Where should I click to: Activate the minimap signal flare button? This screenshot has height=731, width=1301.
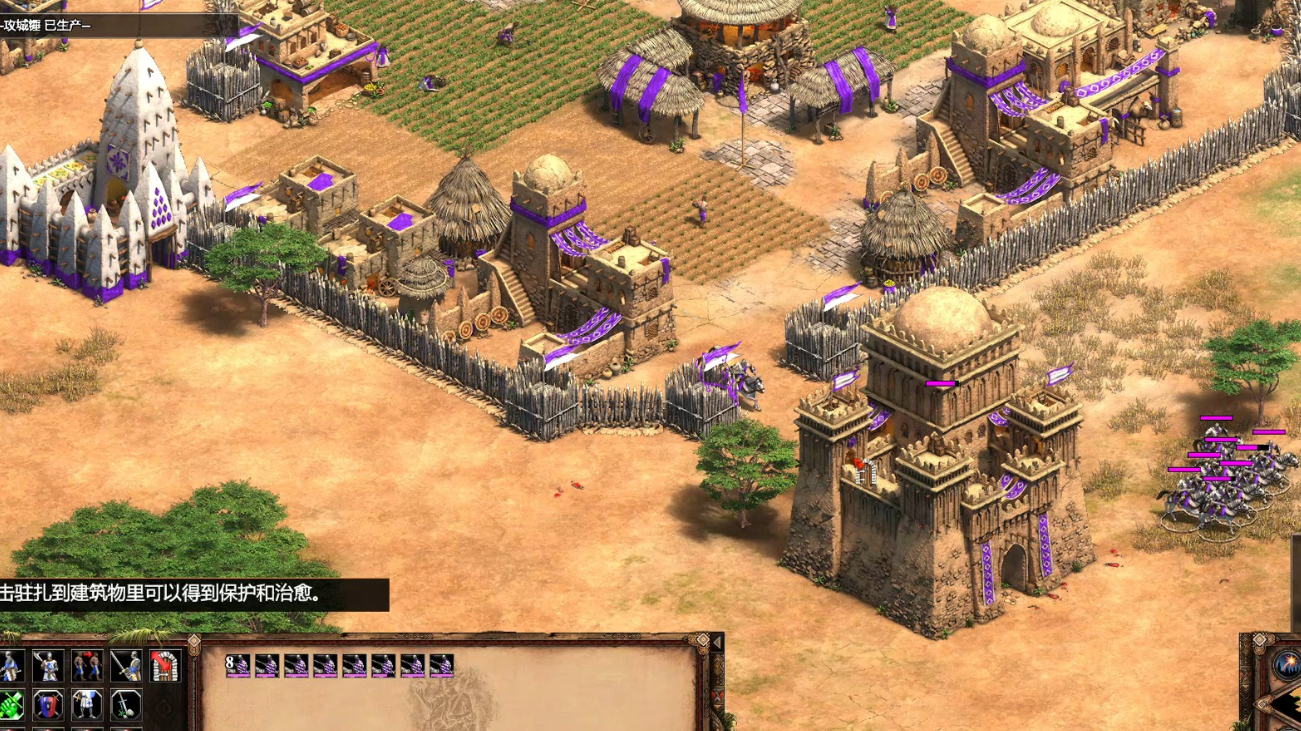point(1286,664)
